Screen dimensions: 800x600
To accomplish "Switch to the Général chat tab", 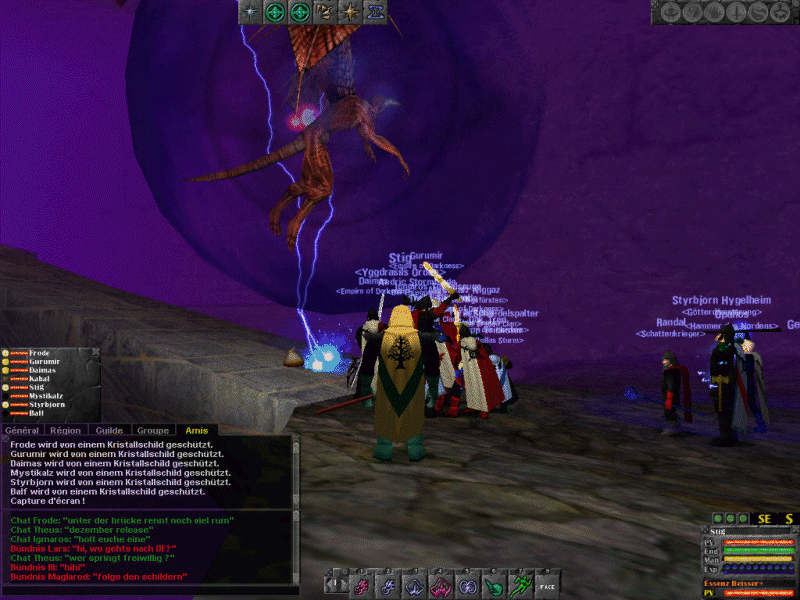I will coord(22,429).
